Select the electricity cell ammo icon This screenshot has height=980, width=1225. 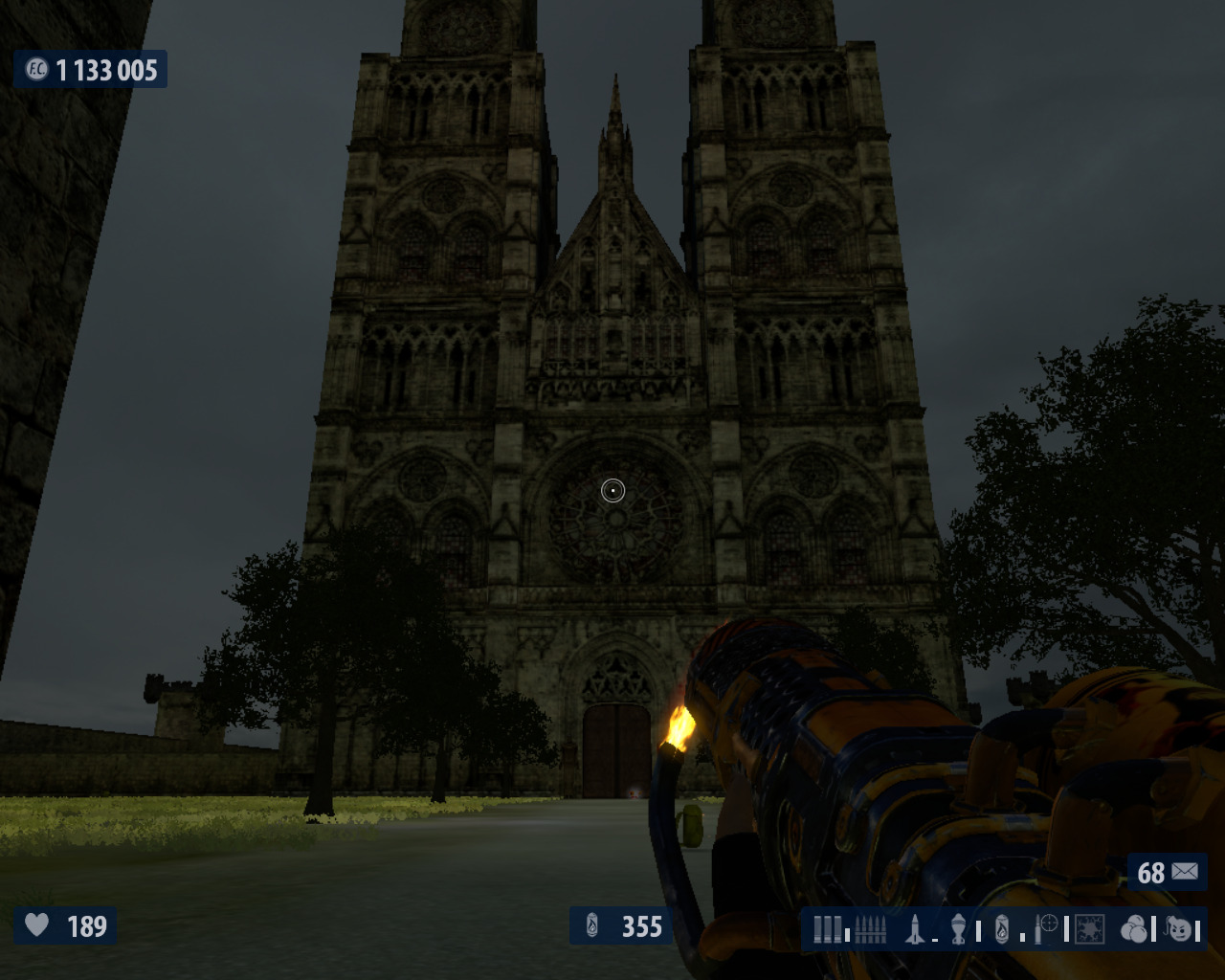1090,928
